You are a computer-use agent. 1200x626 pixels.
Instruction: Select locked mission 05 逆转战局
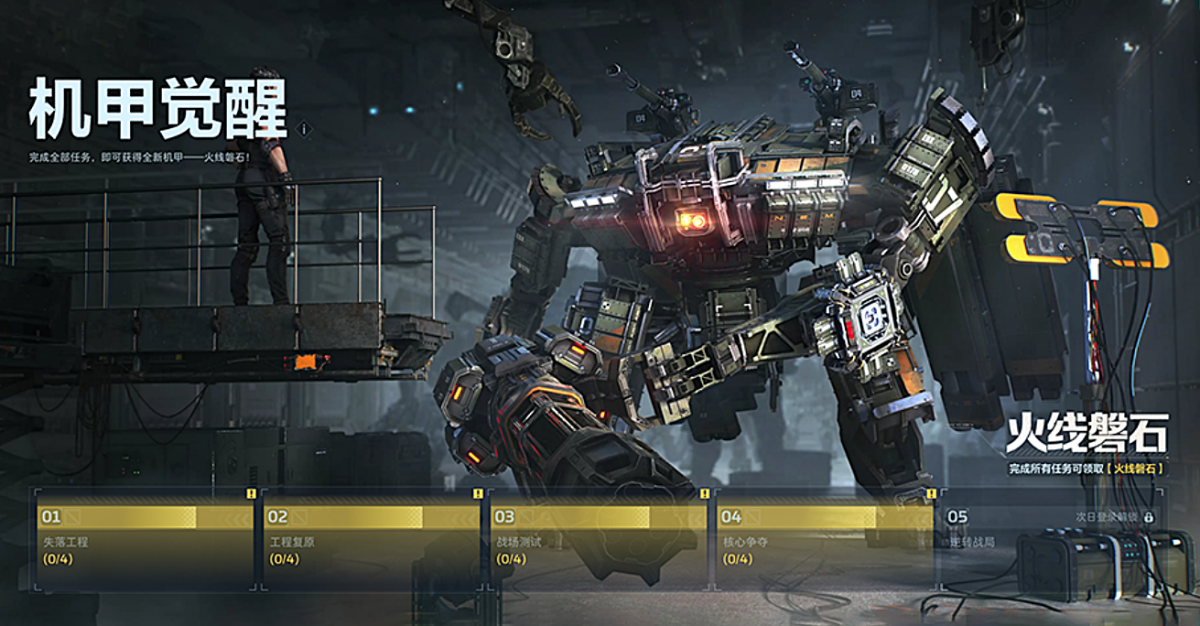[1050, 538]
